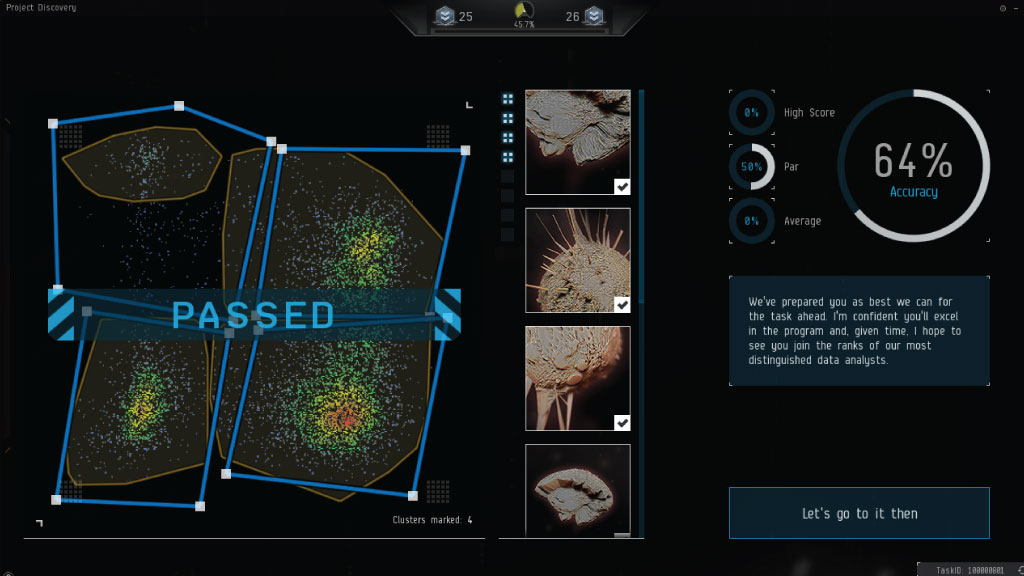Viewport: 1024px width, 576px height.
Task: Minimize the Project Discovery window
Action: (x=1015, y=8)
